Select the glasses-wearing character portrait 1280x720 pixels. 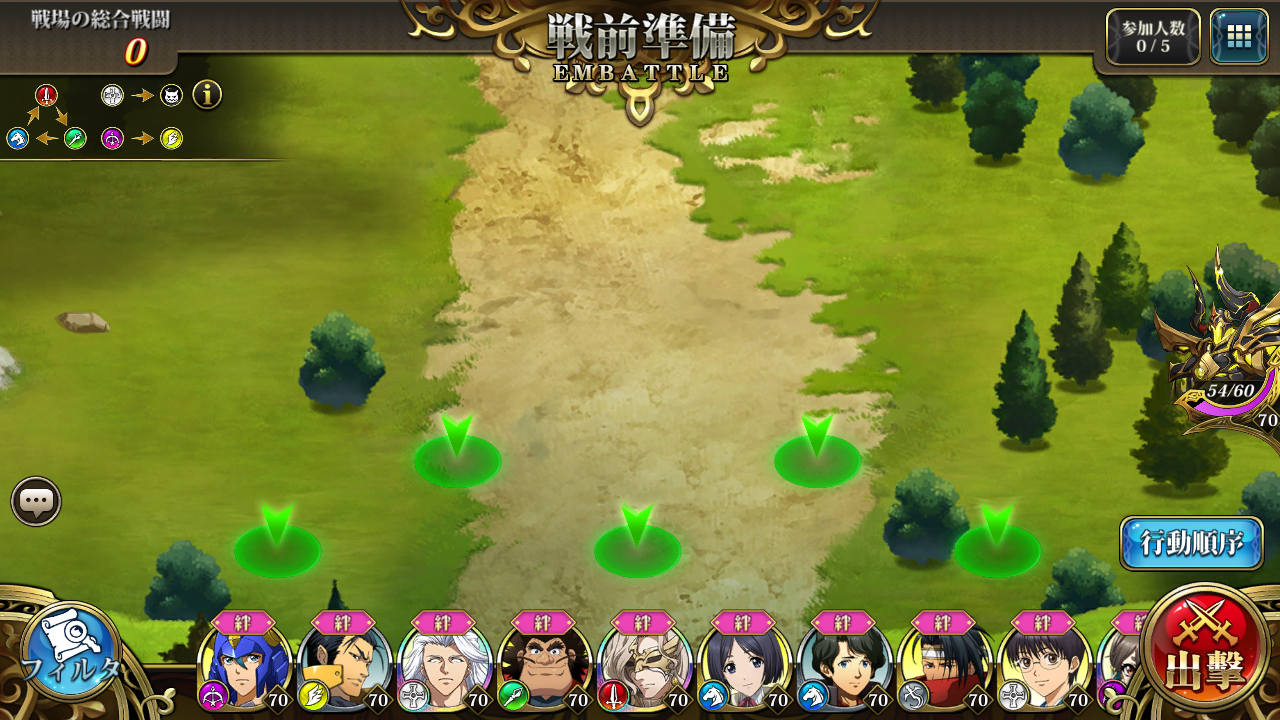coord(1044,668)
